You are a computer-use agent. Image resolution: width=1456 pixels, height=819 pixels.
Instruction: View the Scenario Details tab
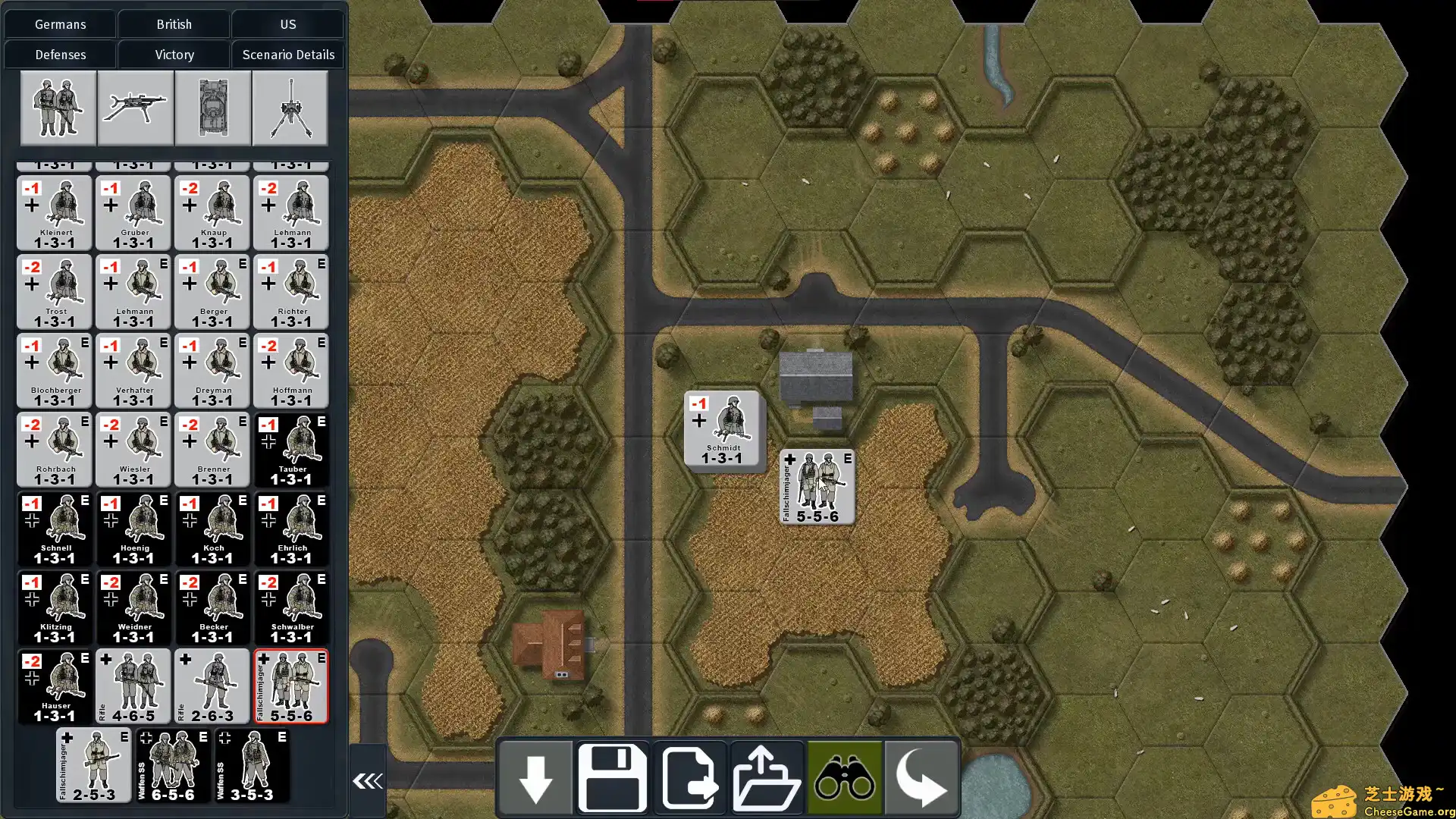tap(288, 55)
